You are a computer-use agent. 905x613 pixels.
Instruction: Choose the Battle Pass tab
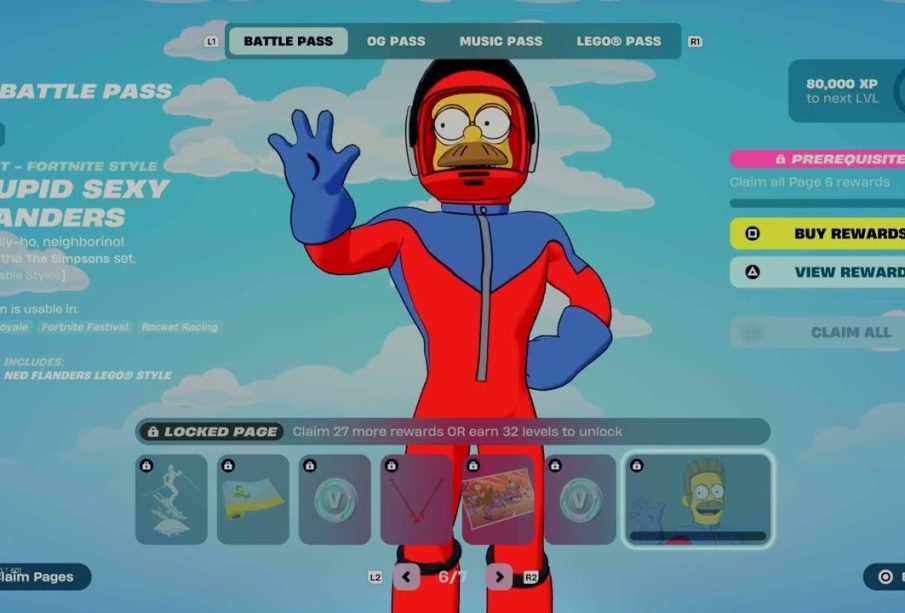[x=288, y=41]
